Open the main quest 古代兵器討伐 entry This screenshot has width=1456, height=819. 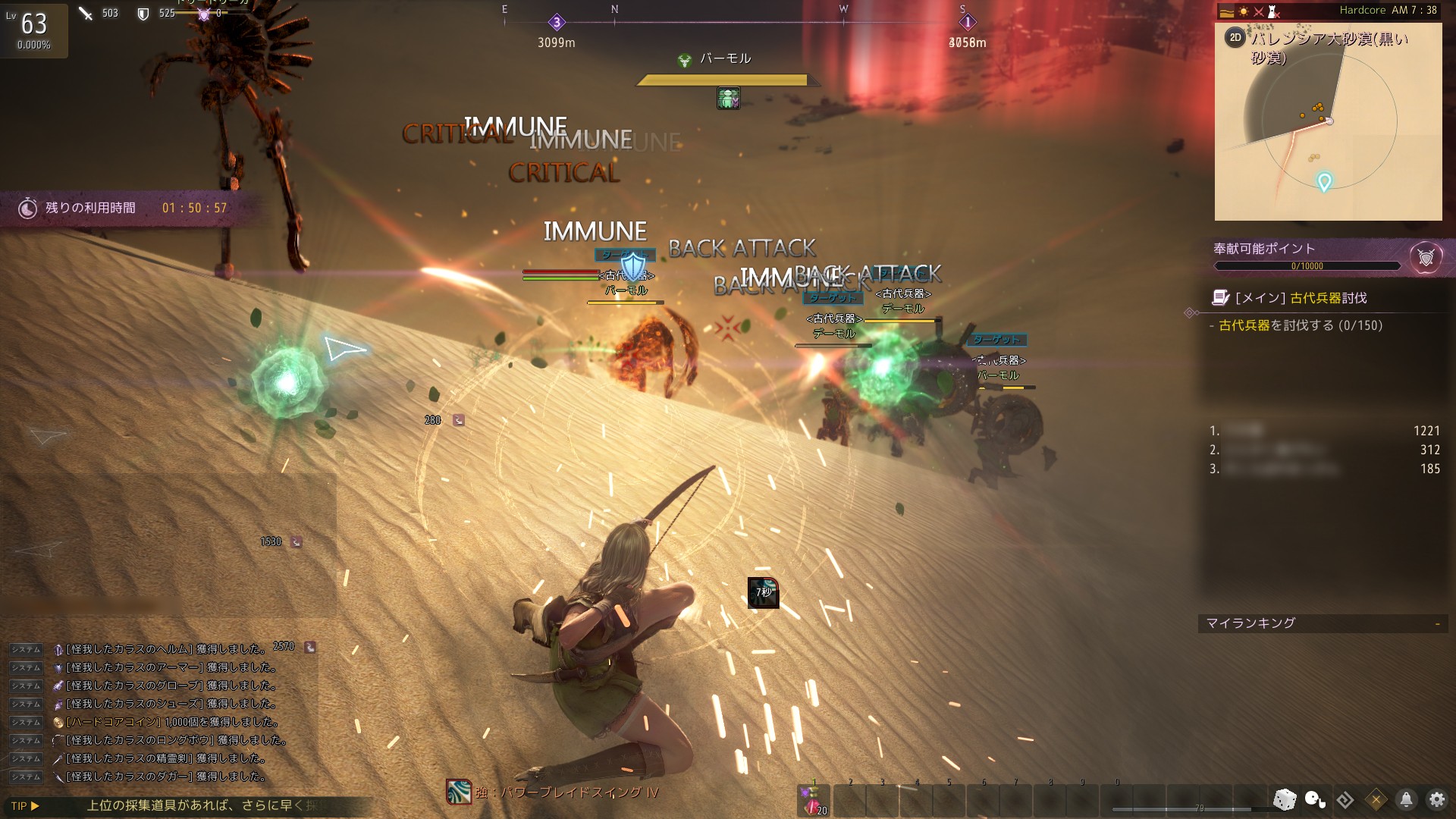pyautogui.click(x=1301, y=298)
